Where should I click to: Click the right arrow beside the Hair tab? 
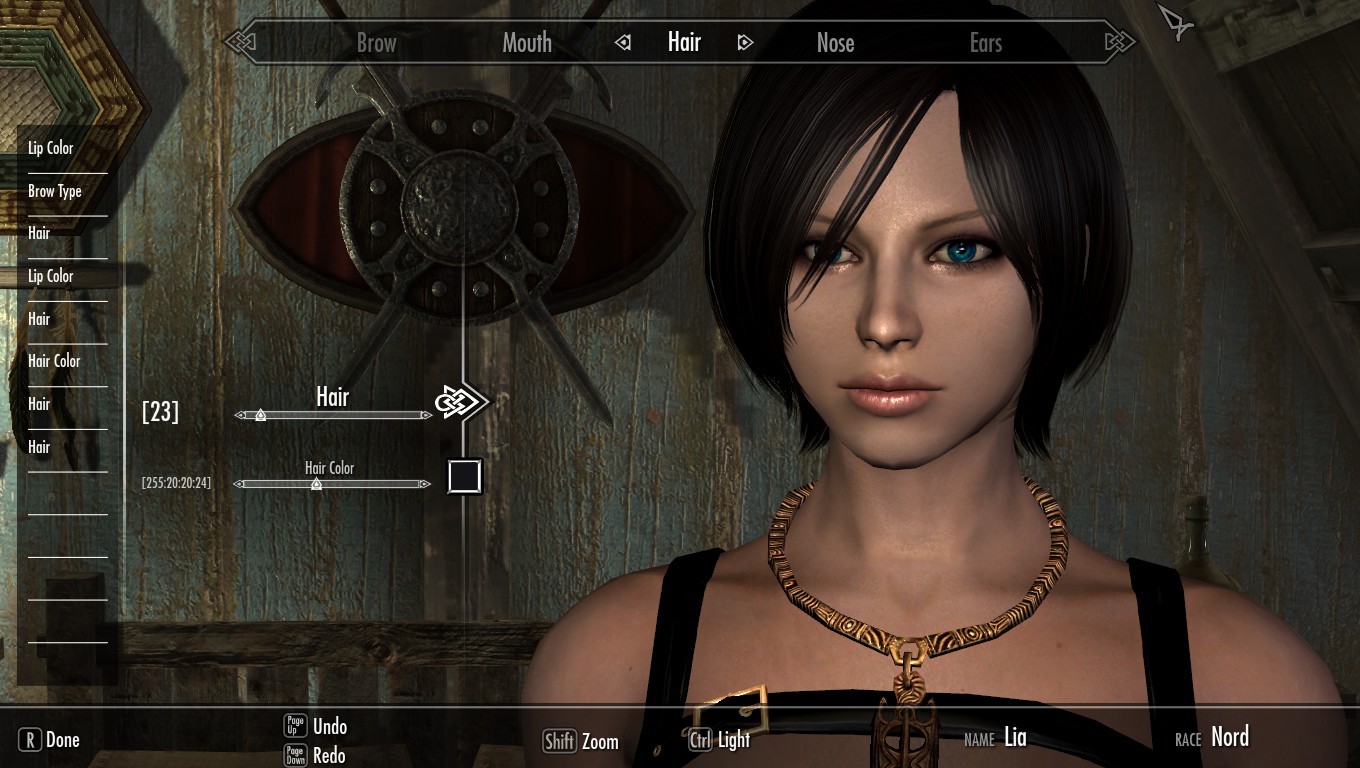tap(745, 43)
